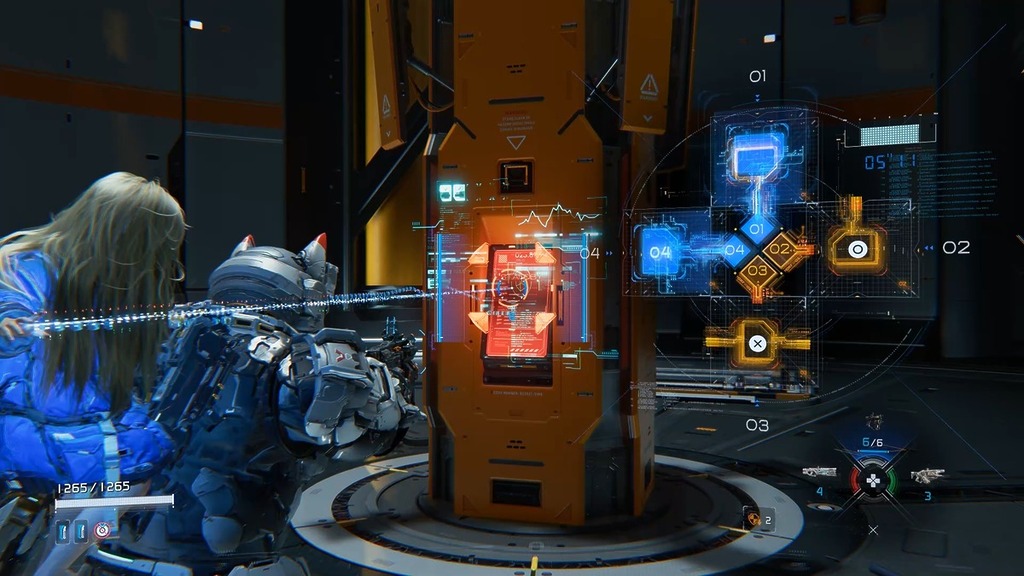Click the center 01 diamond tile

tap(757, 229)
